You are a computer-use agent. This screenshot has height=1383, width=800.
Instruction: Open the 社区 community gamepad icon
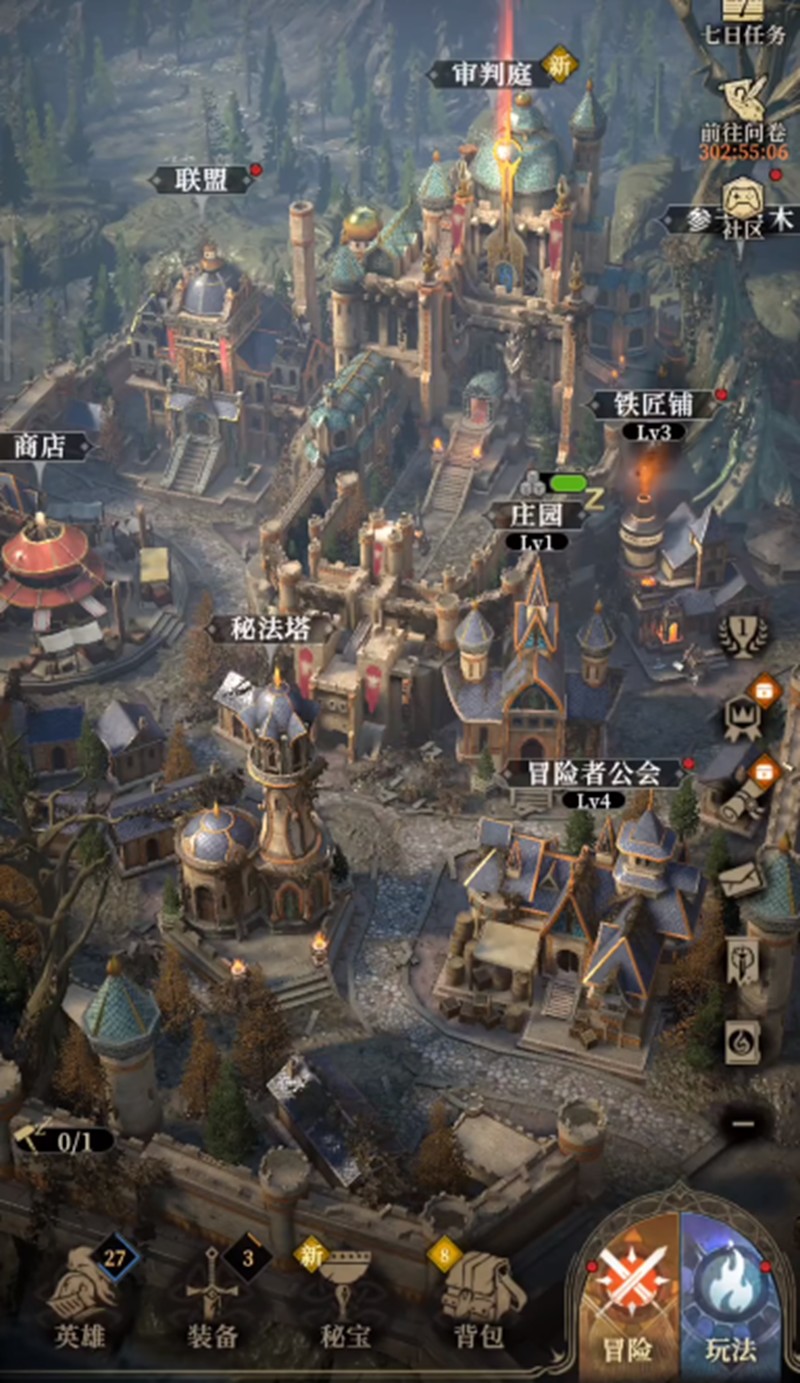[743, 205]
